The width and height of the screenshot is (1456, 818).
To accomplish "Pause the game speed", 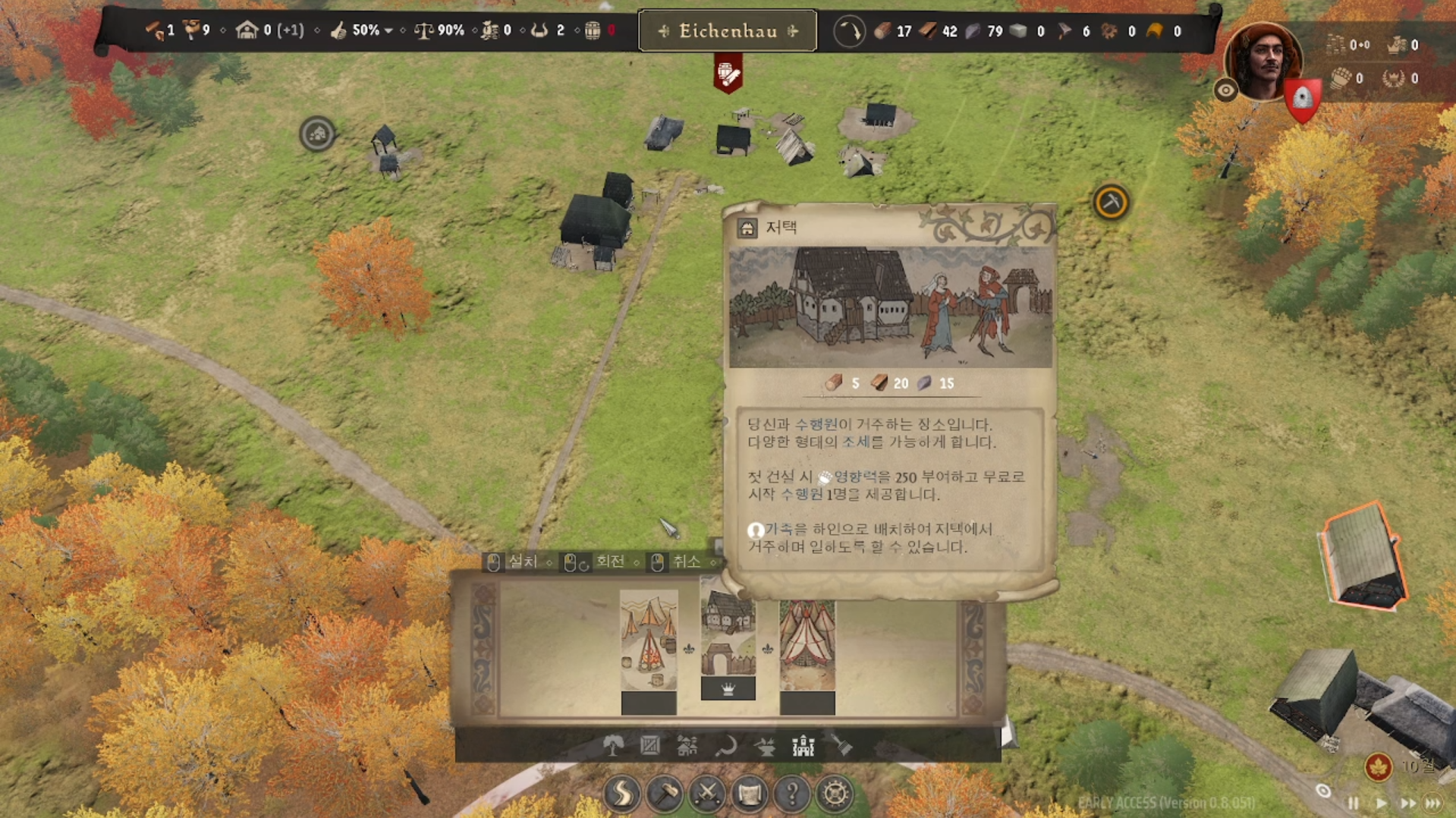I will [x=1353, y=803].
